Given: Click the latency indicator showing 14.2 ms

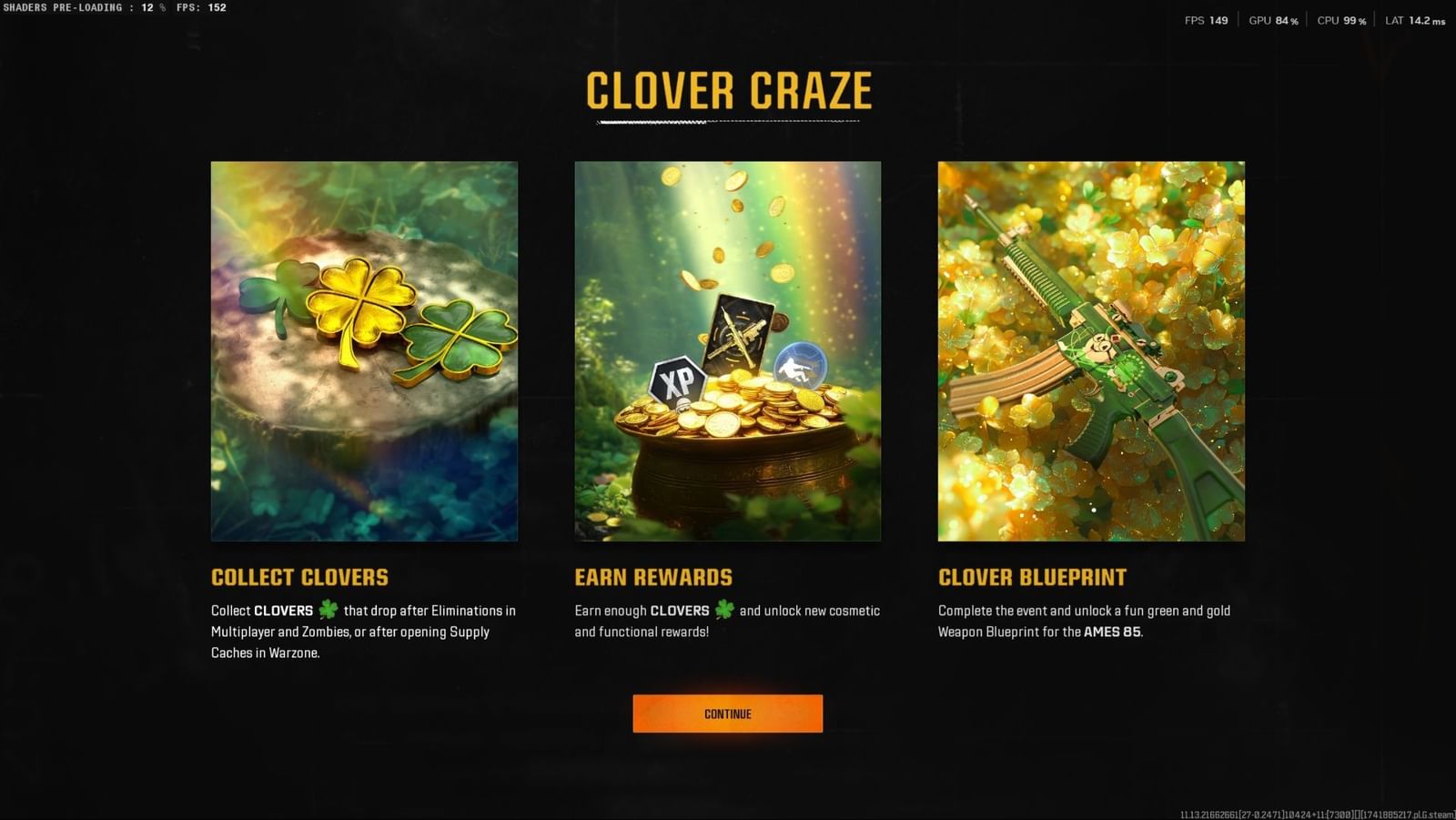Looking at the screenshot, I should click(1413, 20).
